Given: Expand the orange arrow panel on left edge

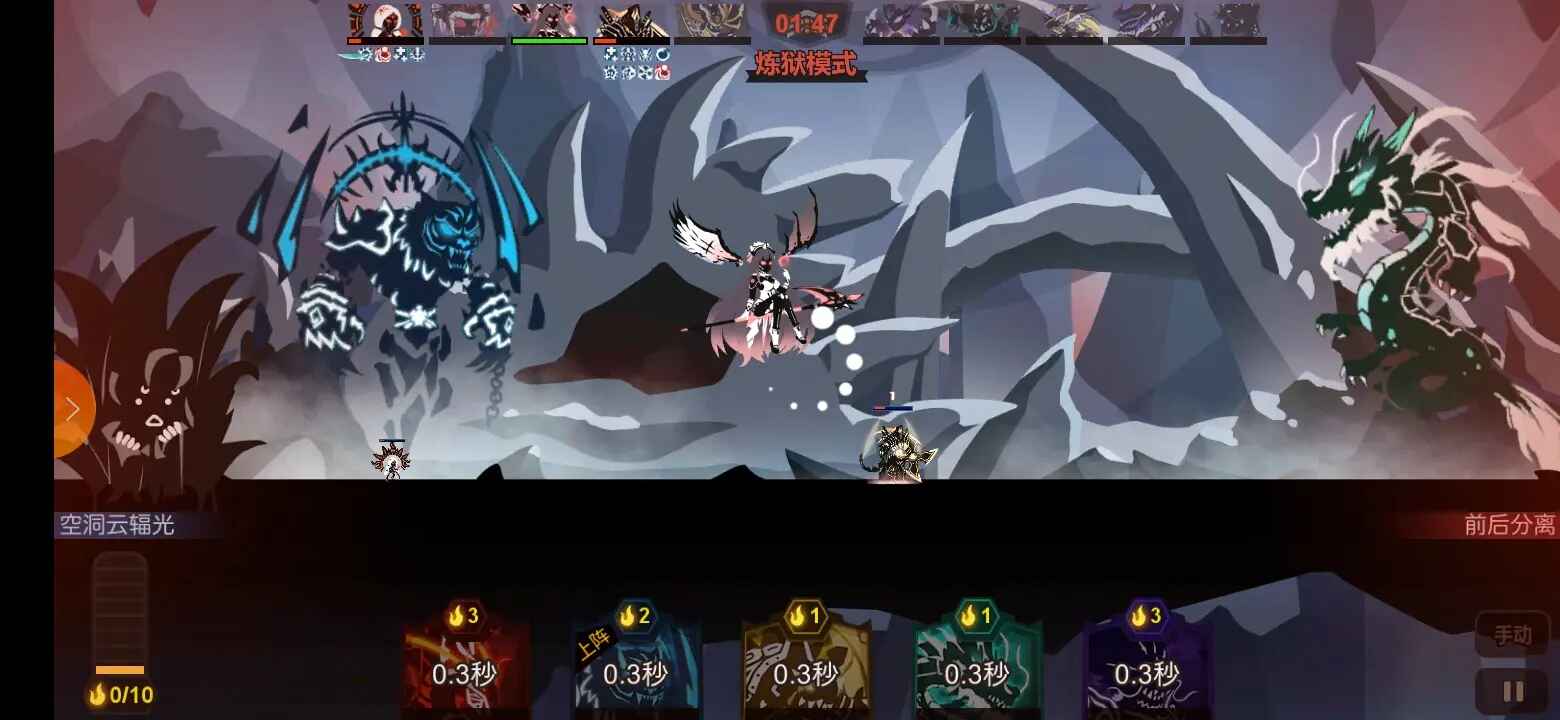Looking at the screenshot, I should pos(72,408).
